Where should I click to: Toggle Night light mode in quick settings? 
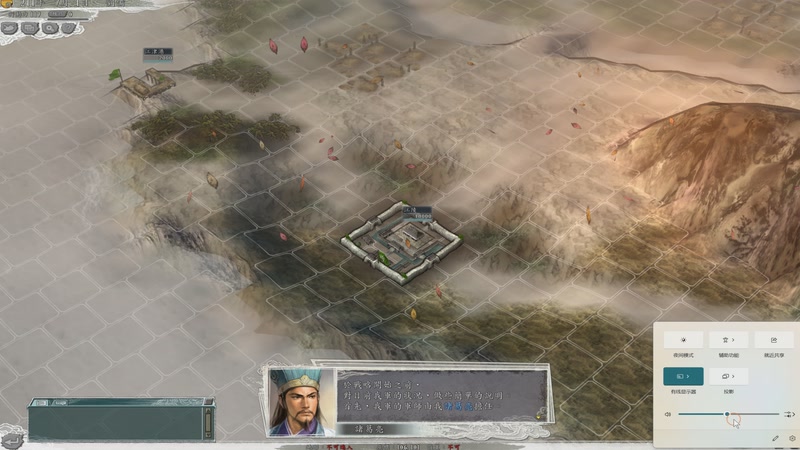point(683,341)
